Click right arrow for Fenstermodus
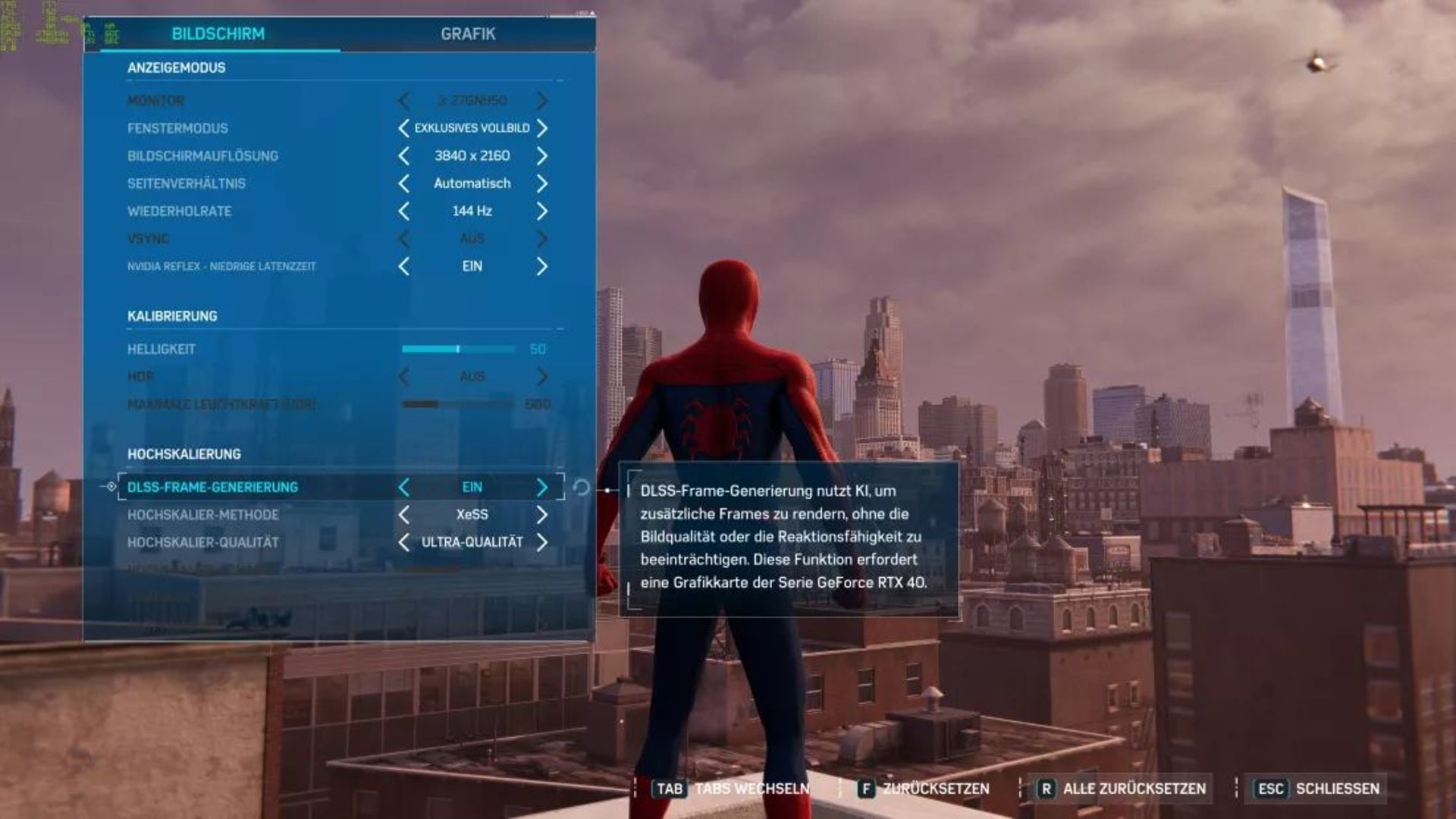Screen dimensions: 1456x819 tap(541, 128)
